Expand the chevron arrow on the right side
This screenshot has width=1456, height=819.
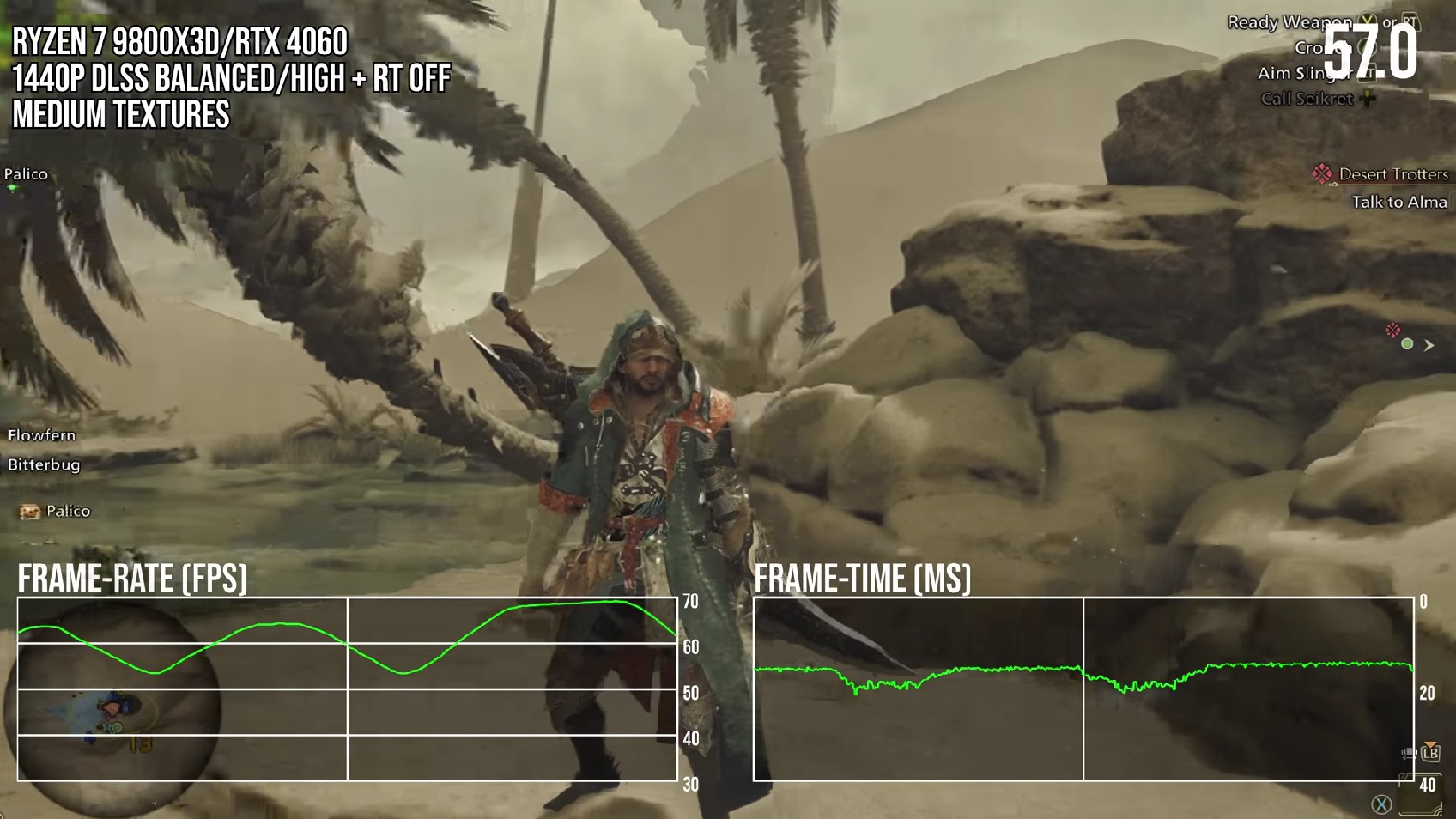1428,346
